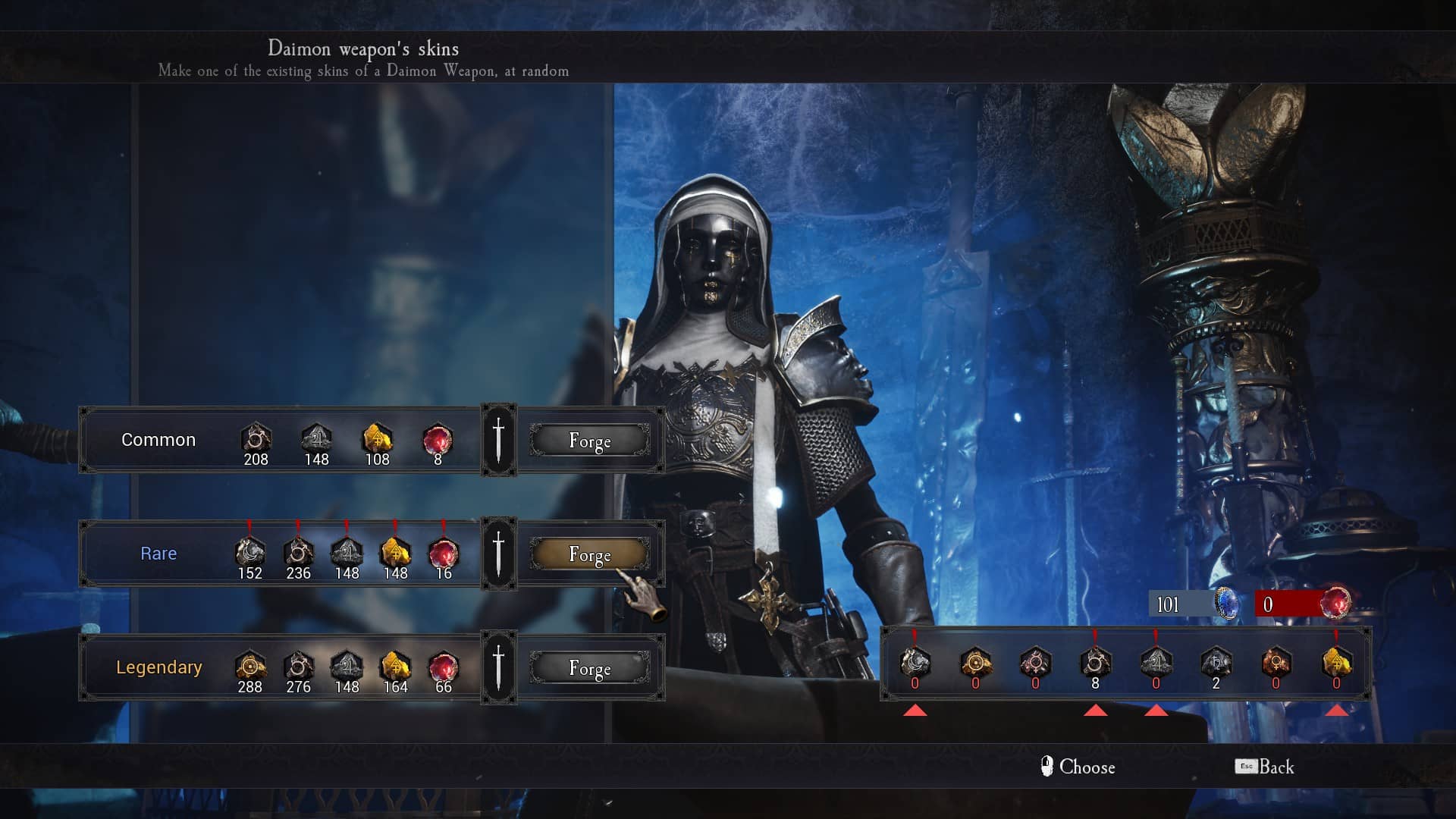Click the Legendary material costing 288

point(249,667)
